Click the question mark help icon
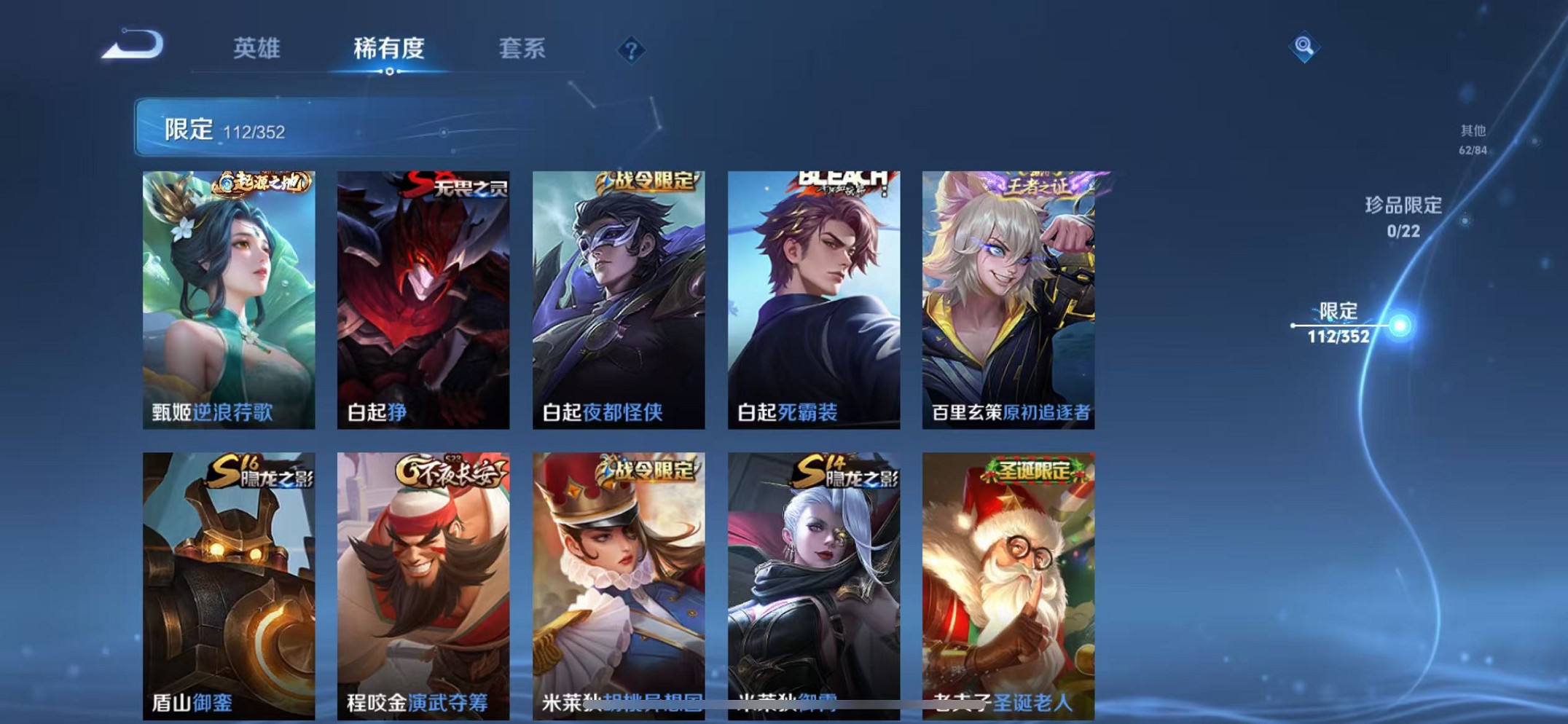Image resolution: width=1568 pixels, height=724 pixels. [630, 50]
